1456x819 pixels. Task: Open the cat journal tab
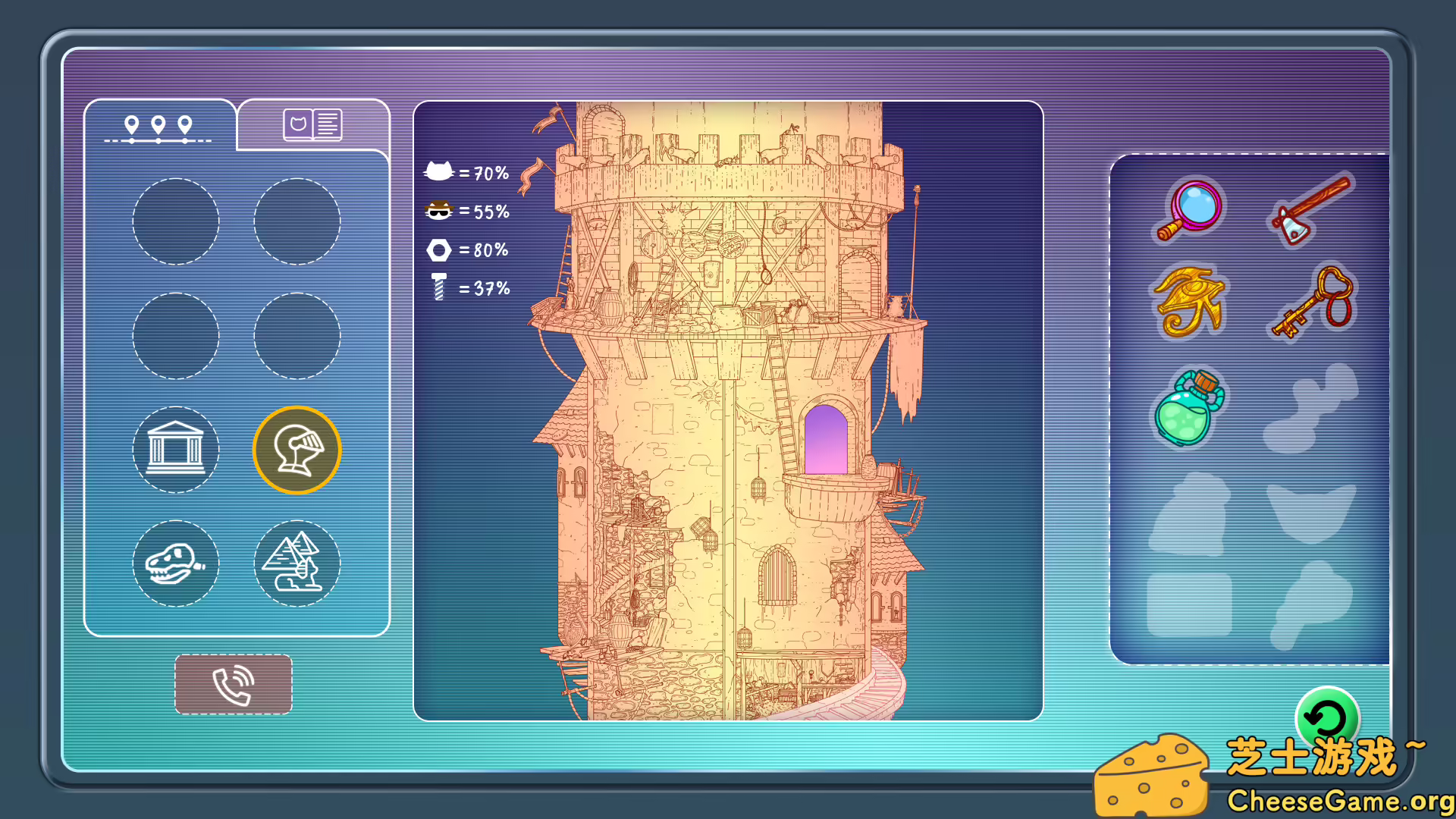pos(312,124)
